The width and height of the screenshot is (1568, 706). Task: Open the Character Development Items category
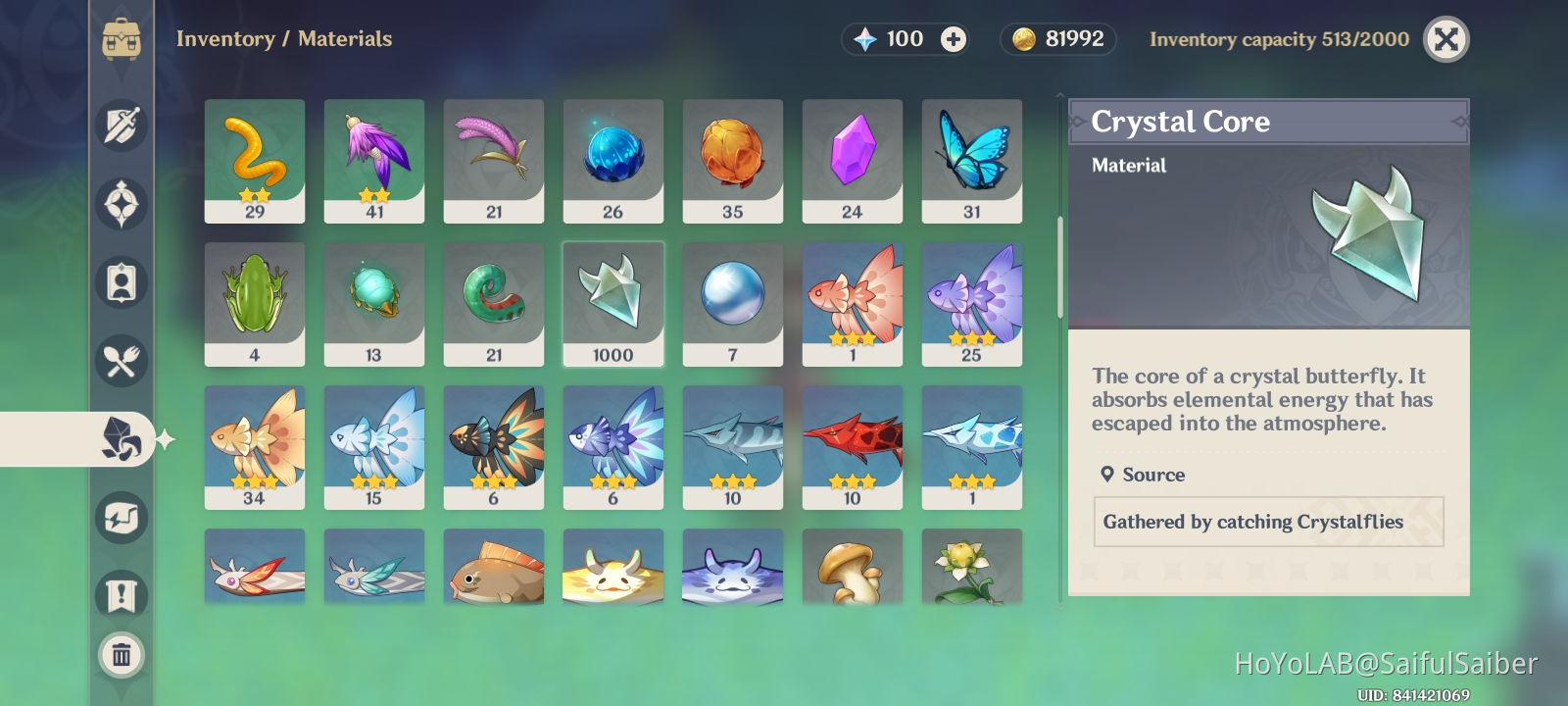click(121, 282)
